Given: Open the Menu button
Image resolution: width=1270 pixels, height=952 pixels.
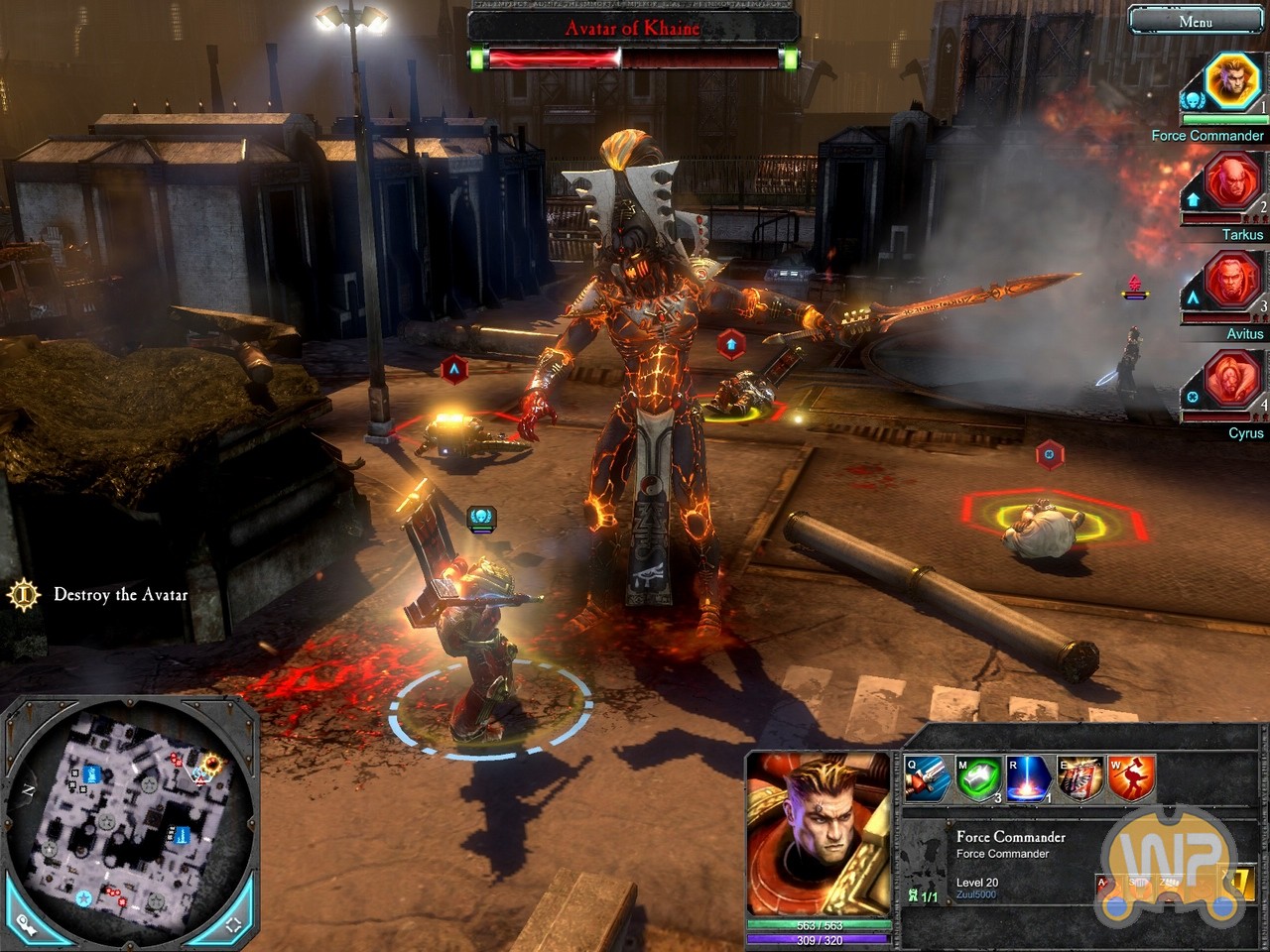Looking at the screenshot, I should (1195, 21).
